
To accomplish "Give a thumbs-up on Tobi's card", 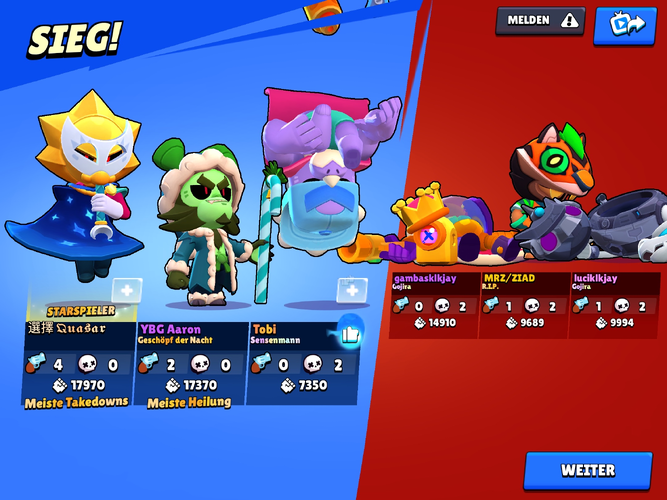I will point(349,332).
